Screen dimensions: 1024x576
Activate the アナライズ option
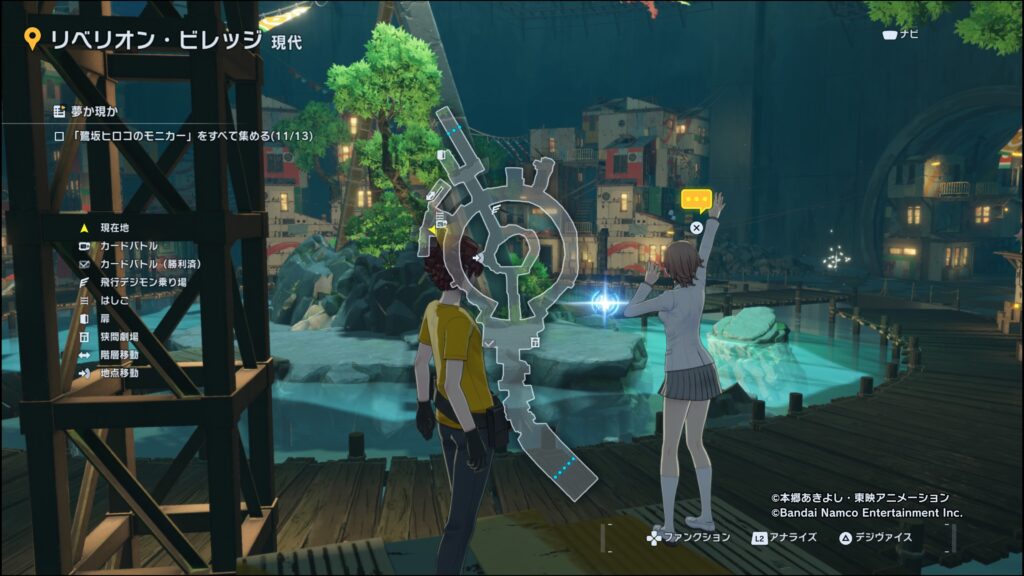click(784, 538)
